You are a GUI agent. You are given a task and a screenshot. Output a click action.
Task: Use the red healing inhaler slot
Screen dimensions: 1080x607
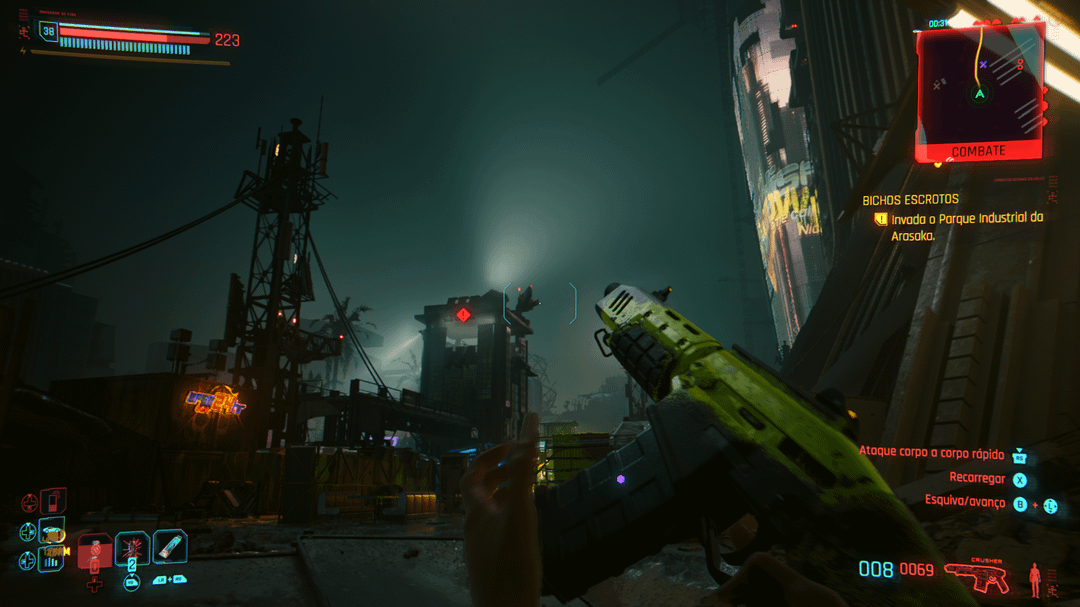[94, 550]
